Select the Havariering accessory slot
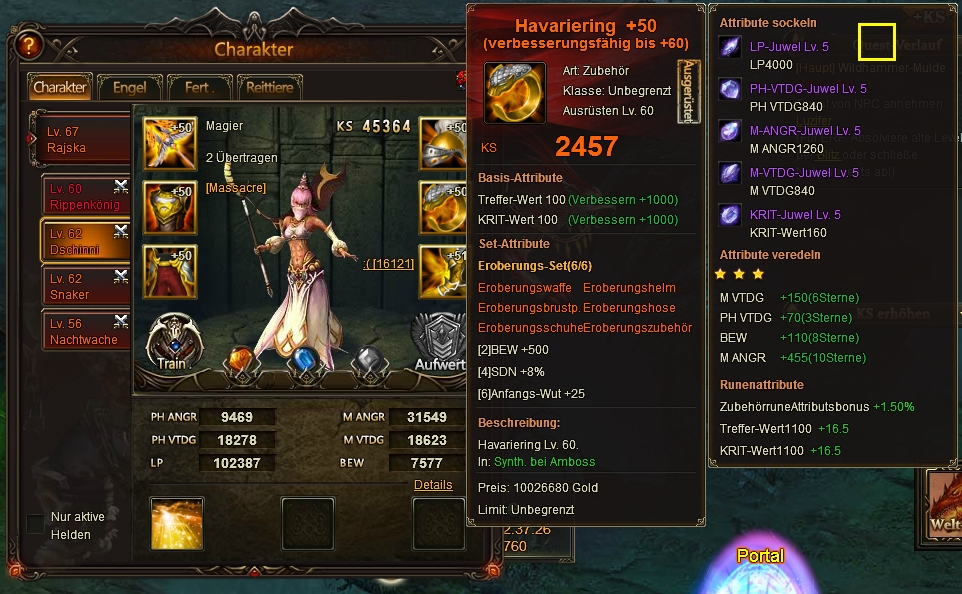This screenshot has height=594, width=962. (443, 206)
